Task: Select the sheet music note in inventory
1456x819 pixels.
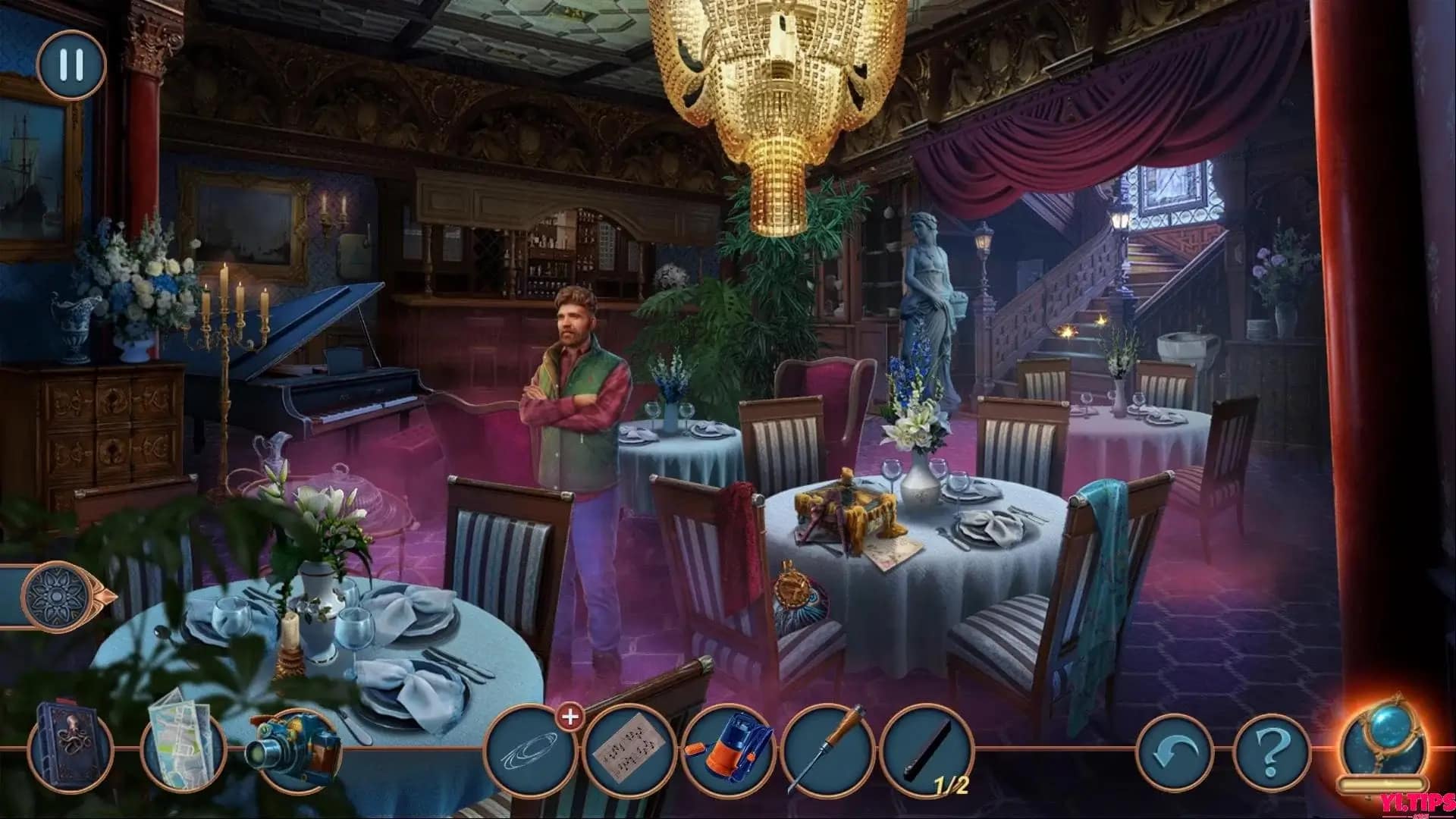Action: (x=633, y=751)
